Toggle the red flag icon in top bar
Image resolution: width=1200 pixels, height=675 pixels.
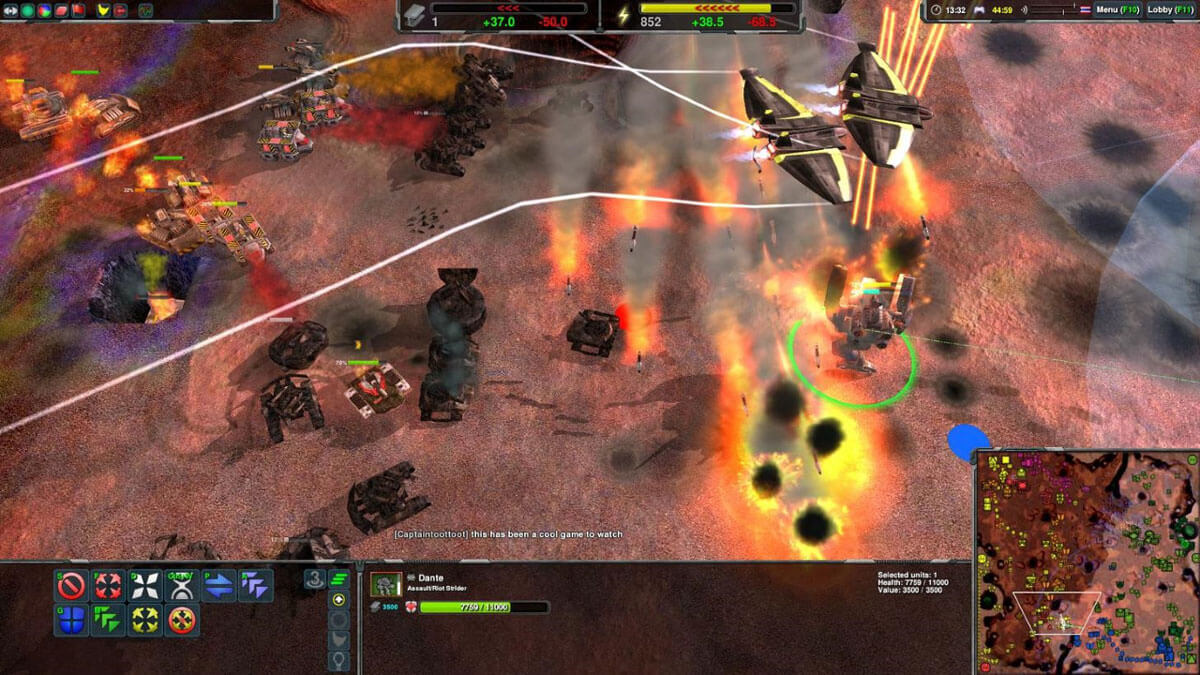78,11
